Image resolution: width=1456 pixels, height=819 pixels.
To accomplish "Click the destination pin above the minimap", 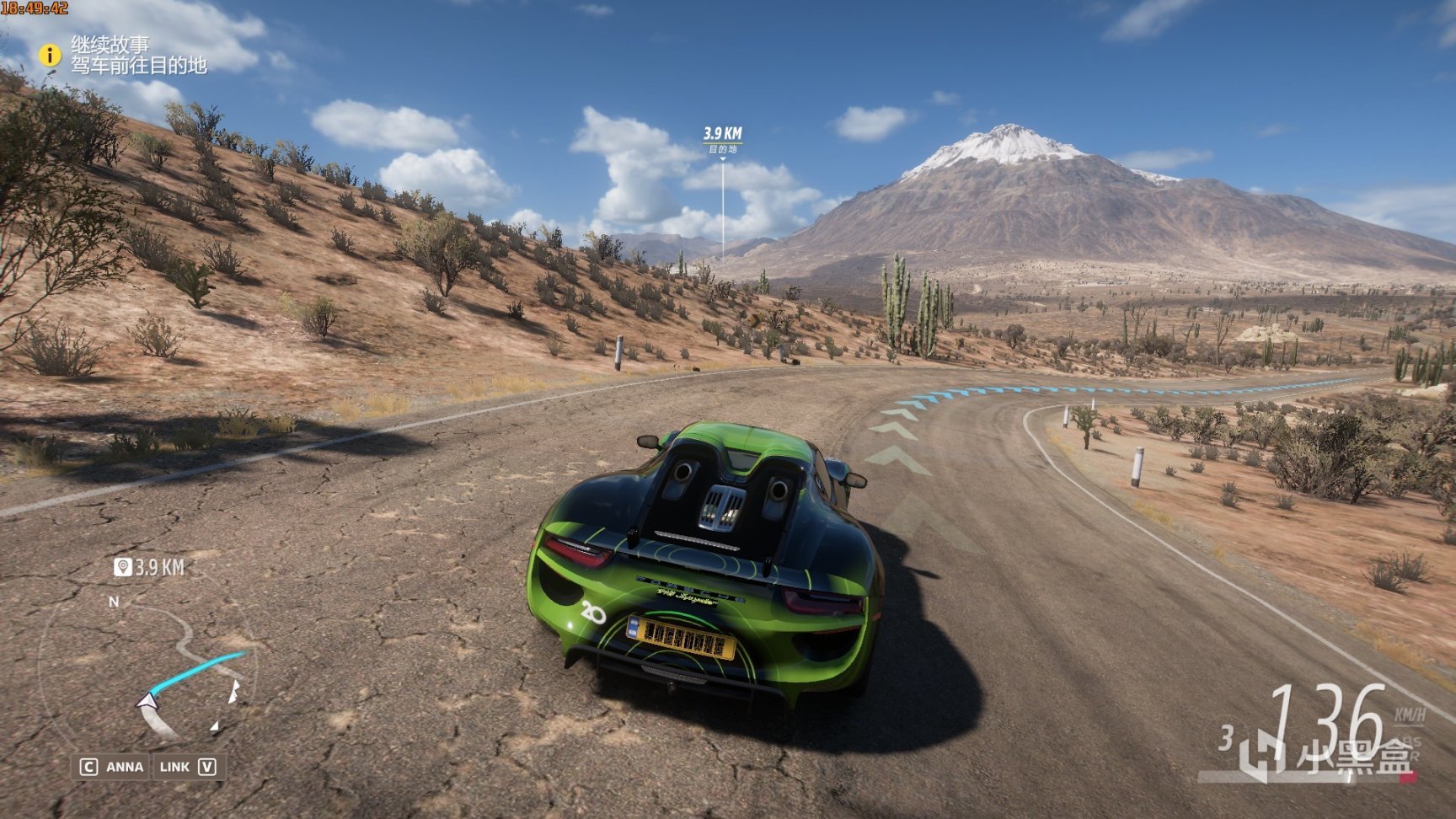I will [123, 567].
